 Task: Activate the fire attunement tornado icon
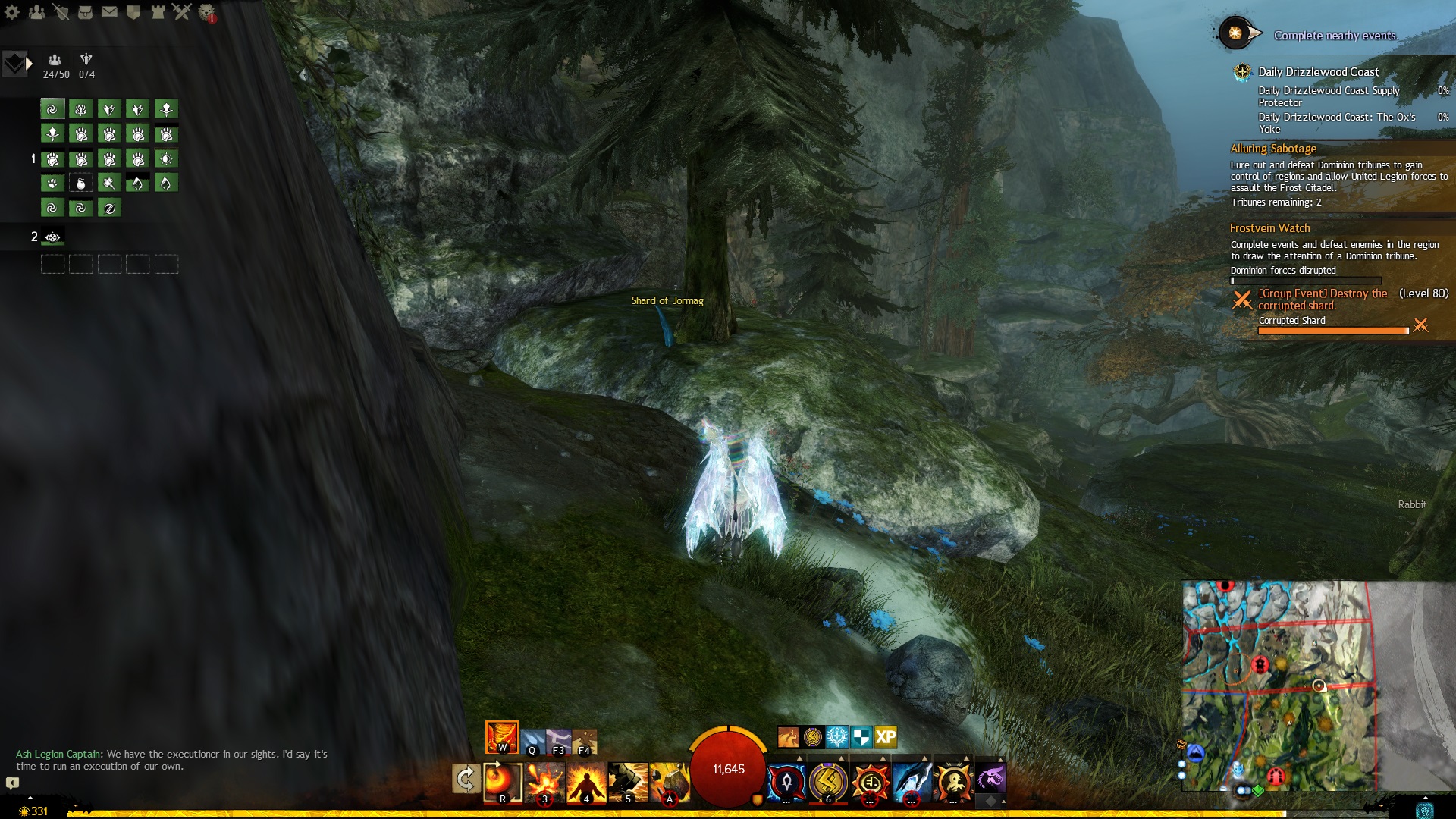(x=501, y=737)
